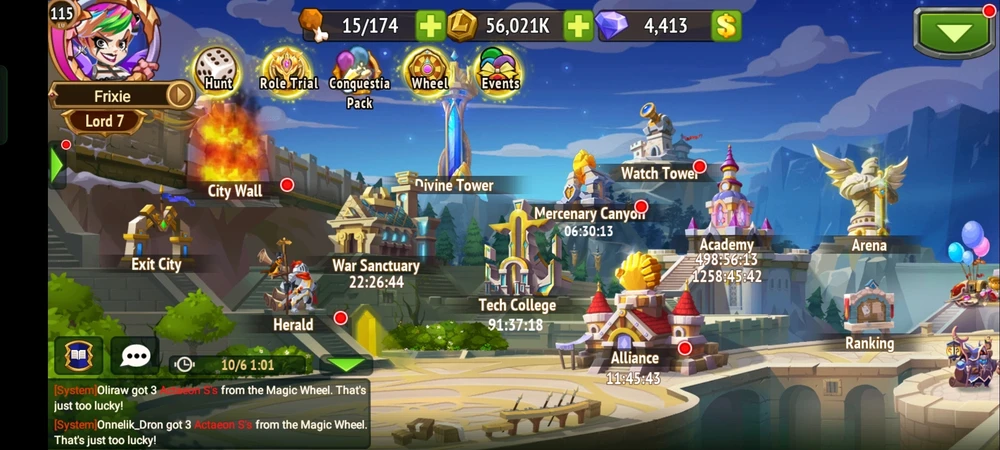Enter the Divine Tower building
This screenshot has height=450, width=1000.
pos(455,140)
